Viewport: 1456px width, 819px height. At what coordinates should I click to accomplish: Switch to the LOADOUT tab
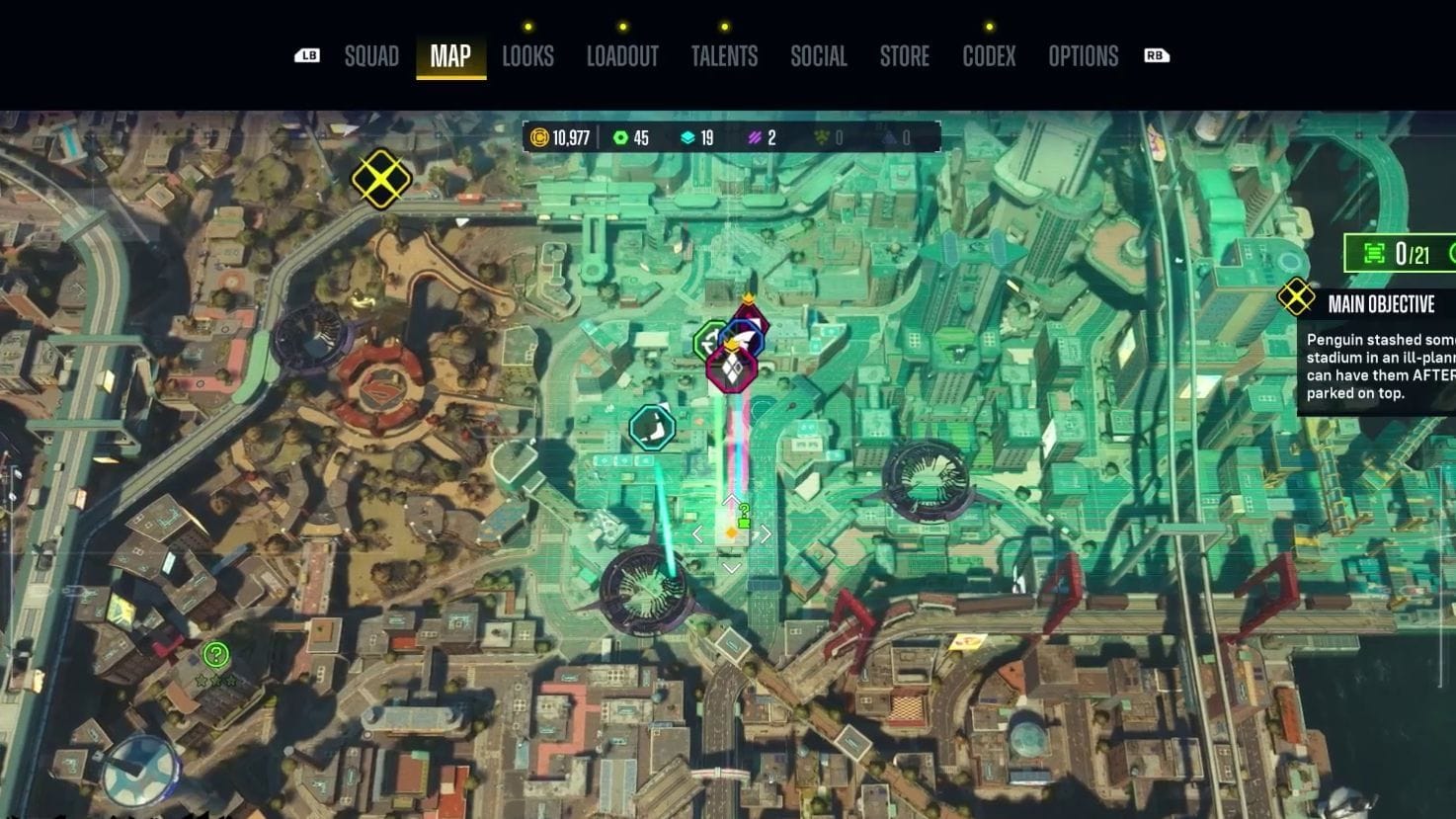[623, 56]
